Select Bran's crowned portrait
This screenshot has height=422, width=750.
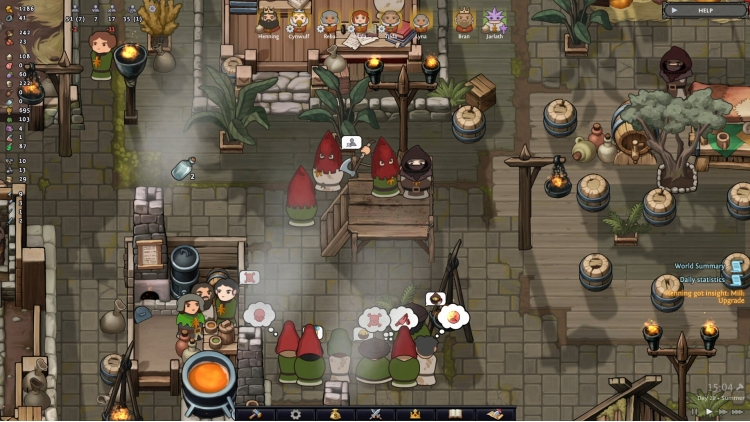click(x=463, y=18)
